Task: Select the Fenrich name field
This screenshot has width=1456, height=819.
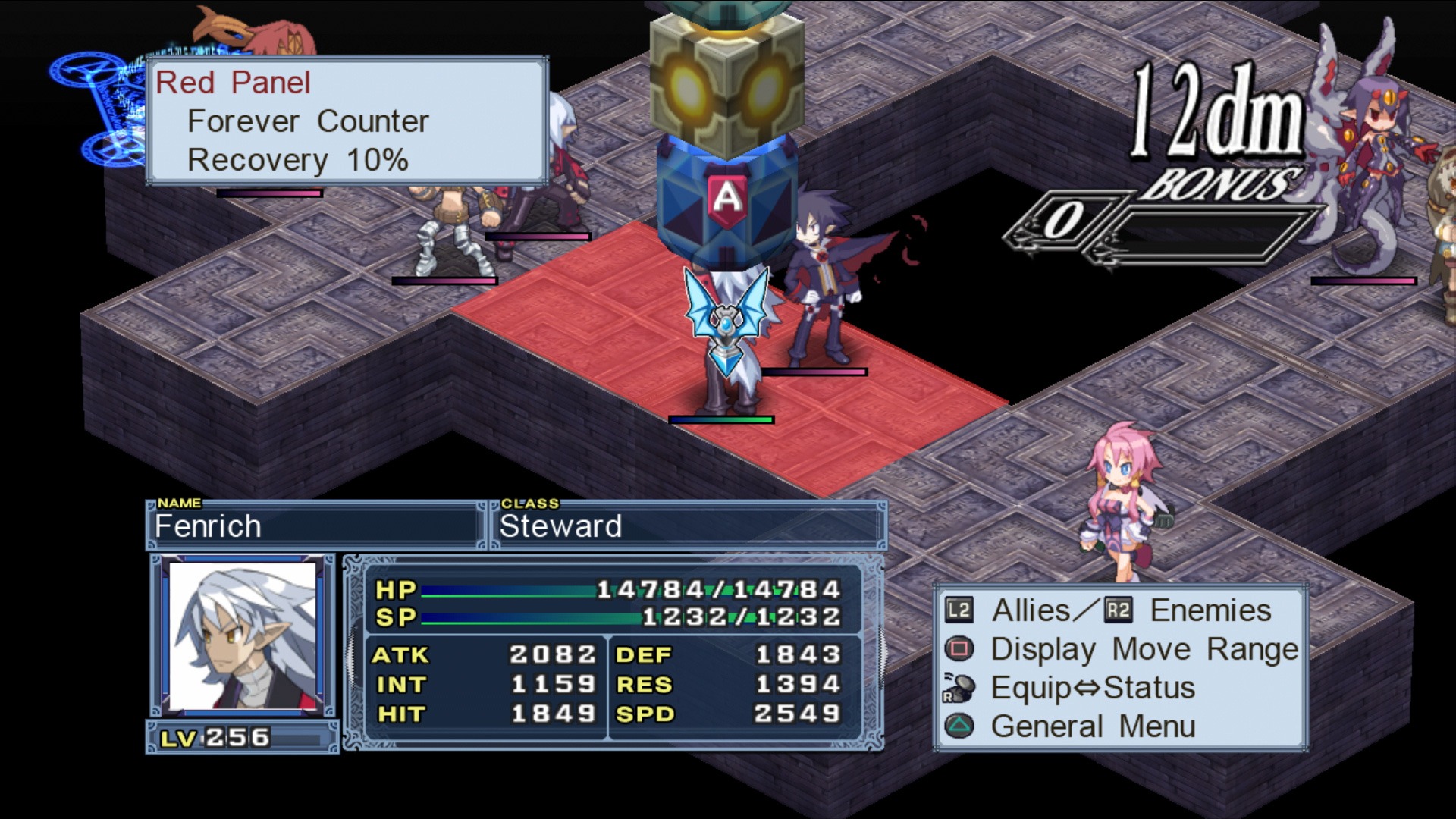Action: click(x=314, y=526)
